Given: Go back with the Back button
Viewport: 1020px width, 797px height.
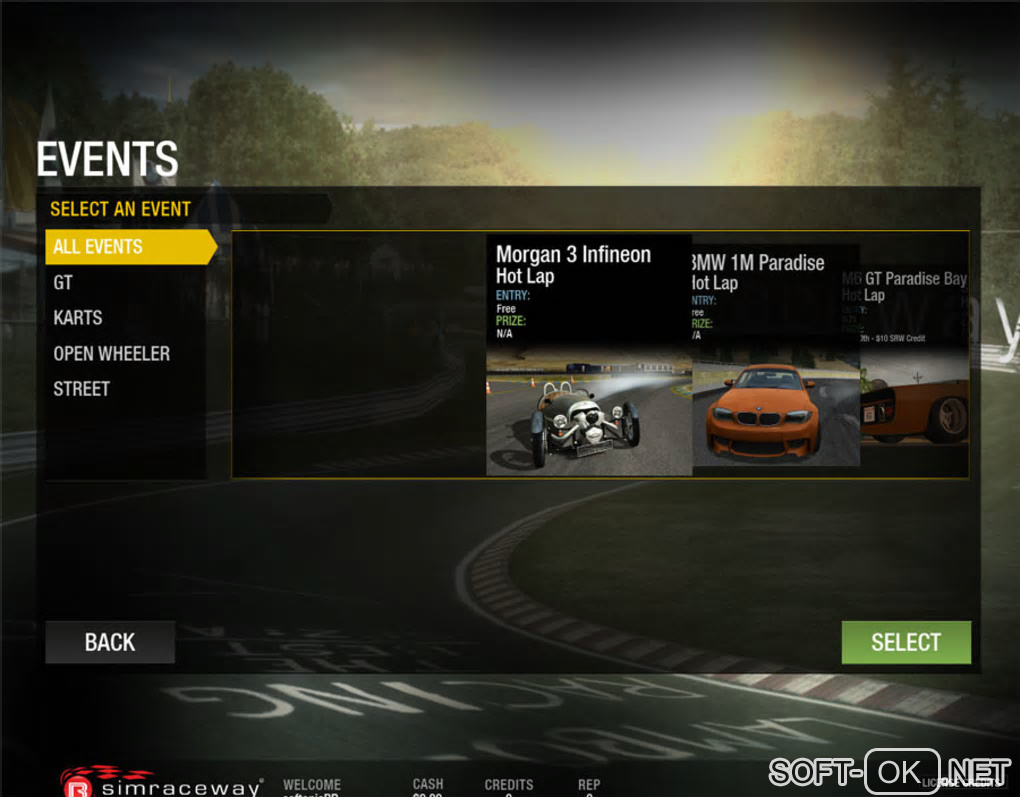Looking at the screenshot, I should 110,642.
